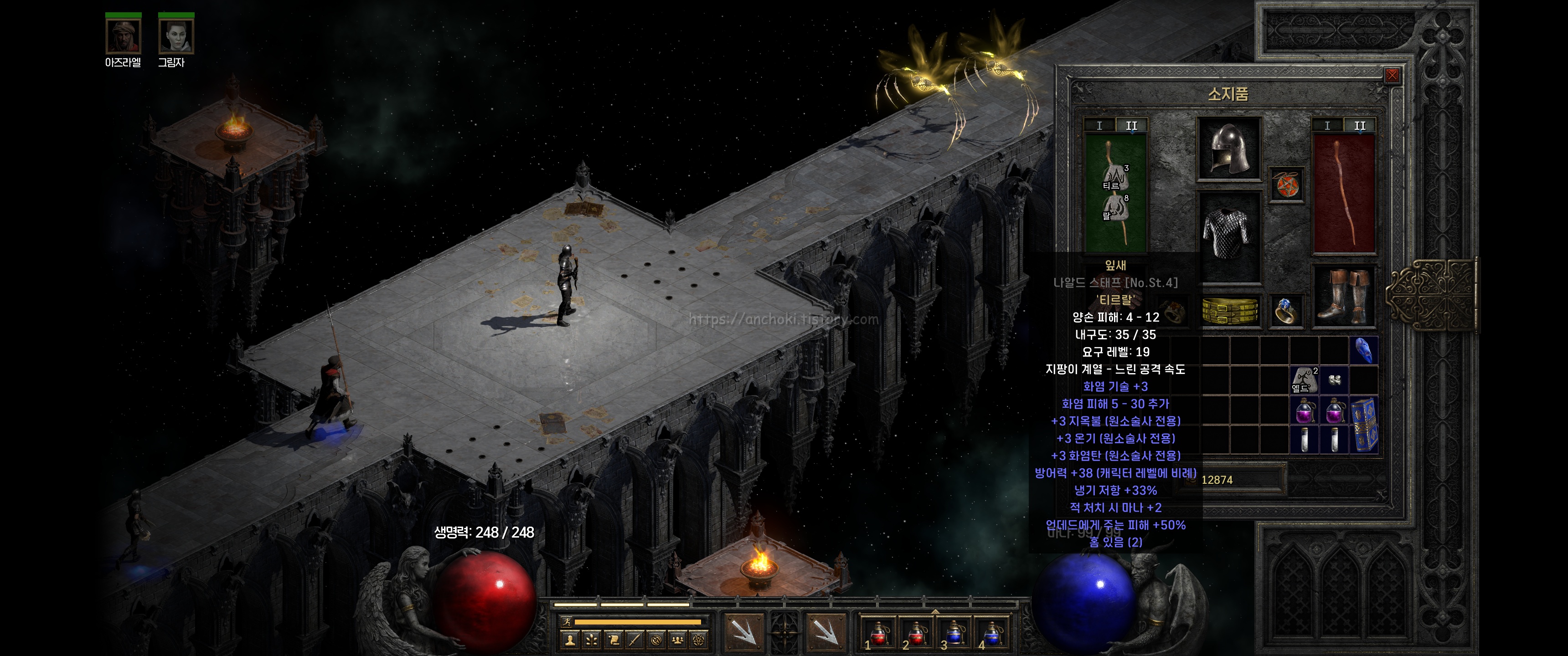Toggle the run/walk icon

[567, 621]
